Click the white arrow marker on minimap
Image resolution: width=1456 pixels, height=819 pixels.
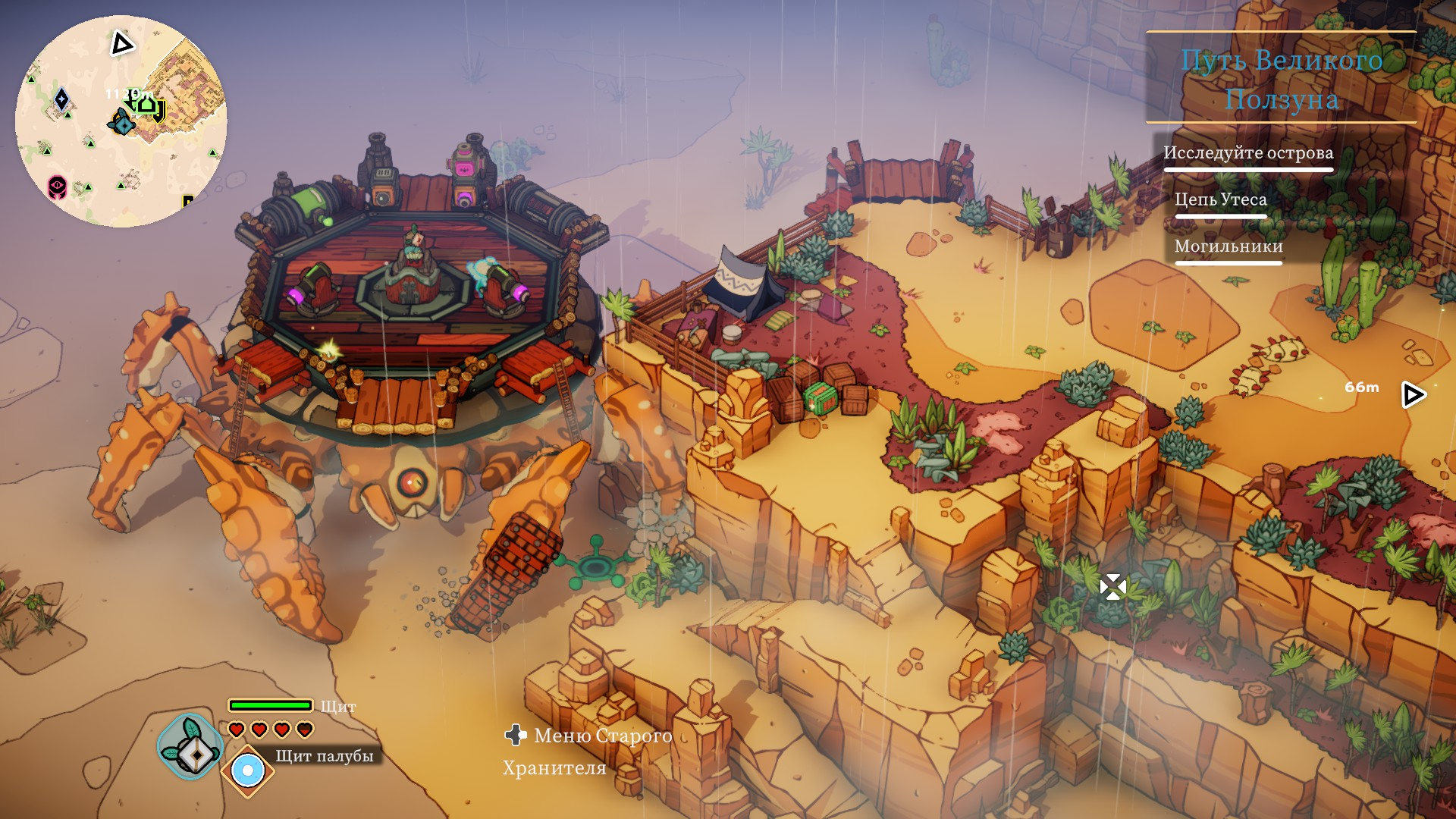coord(121,44)
